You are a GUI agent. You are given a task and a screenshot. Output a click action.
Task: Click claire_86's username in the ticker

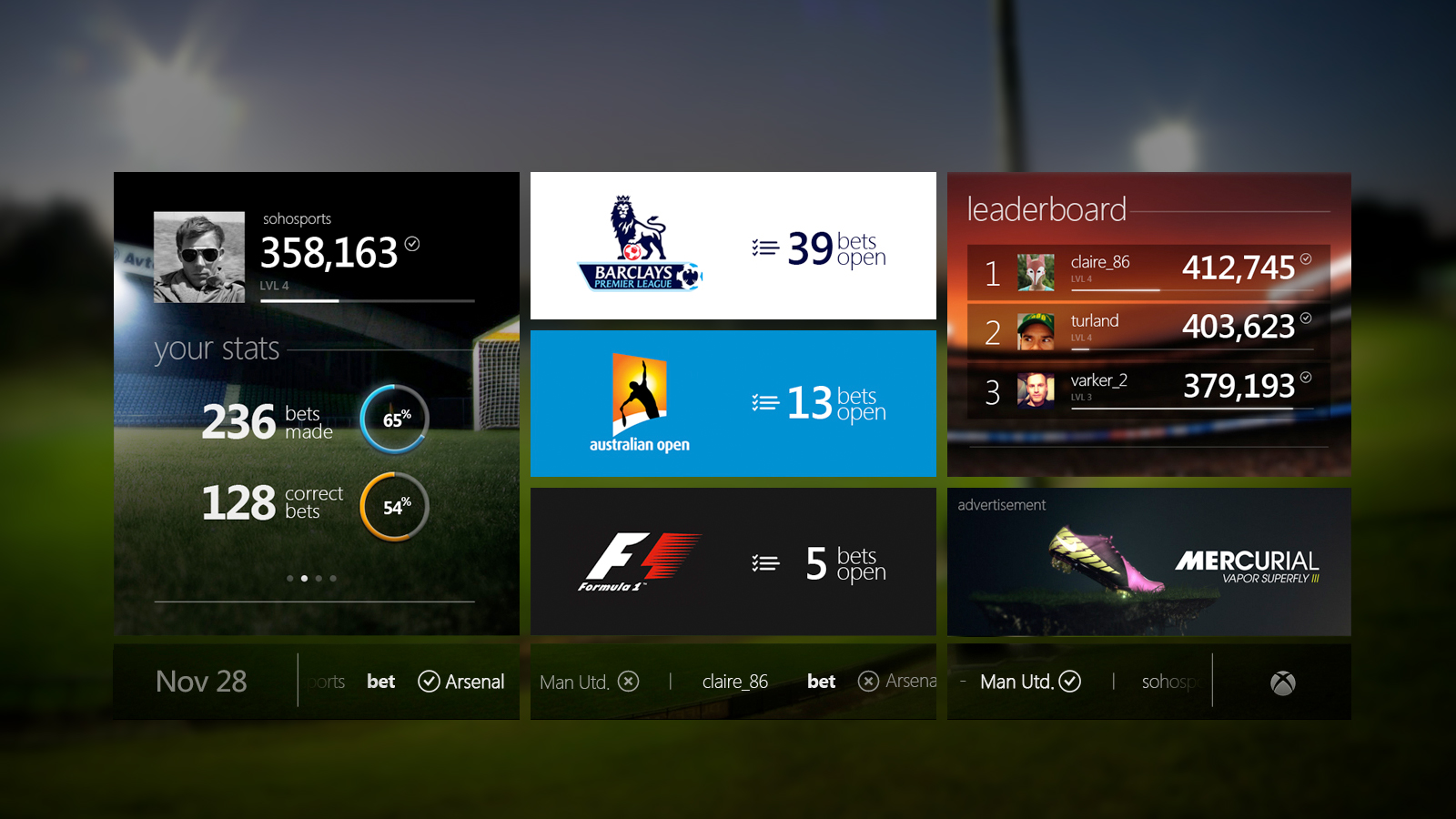pos(734,681)
